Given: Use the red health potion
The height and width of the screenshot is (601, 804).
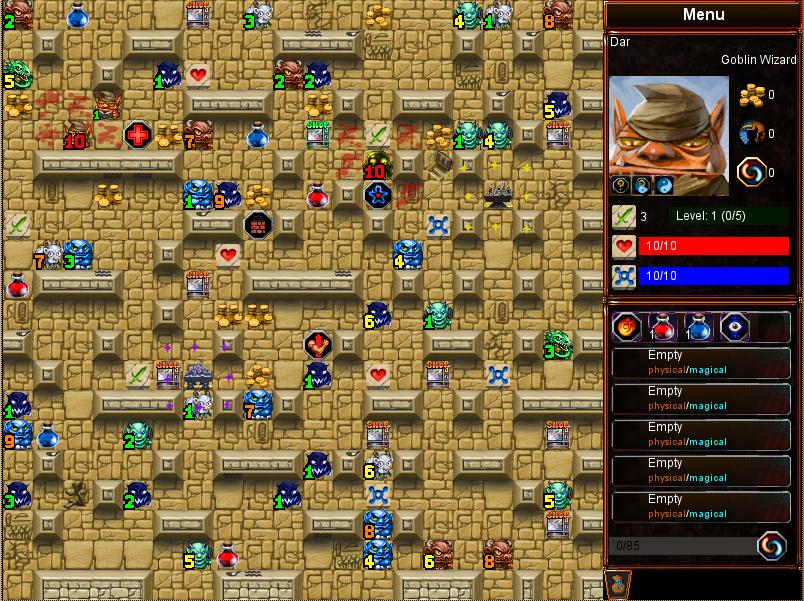Looking at the screenshot, I should [x=662, y=327].
